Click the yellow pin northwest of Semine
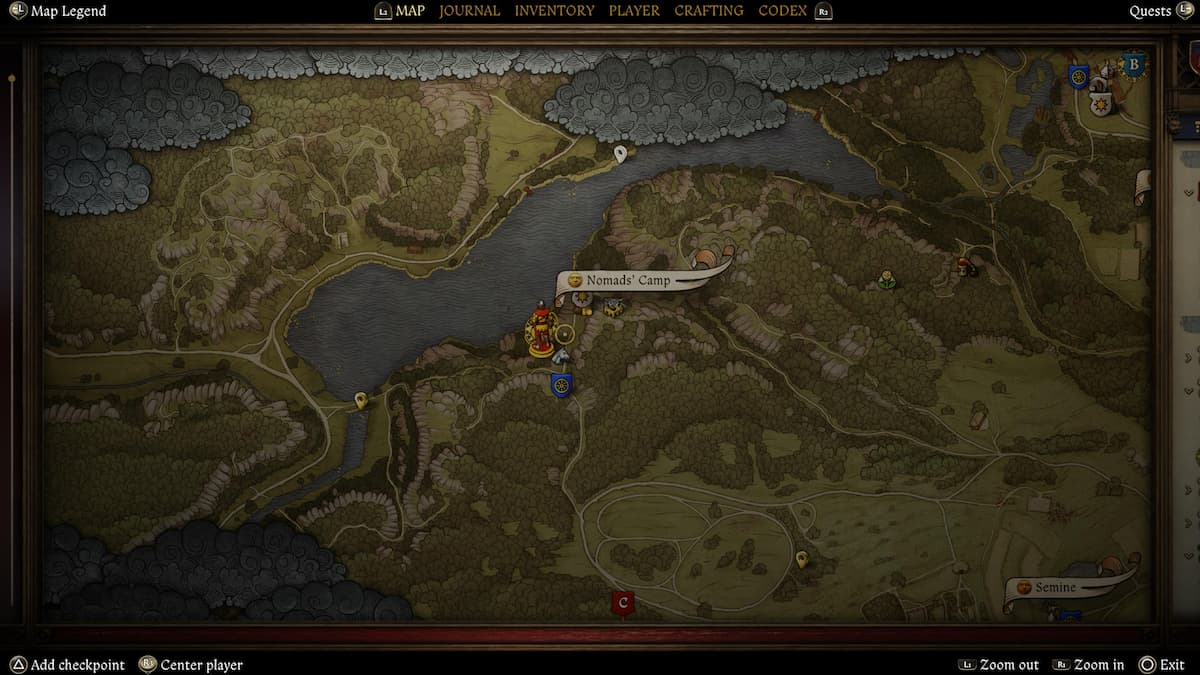Viewport: 1200px width, 675px height. [801, 558]
